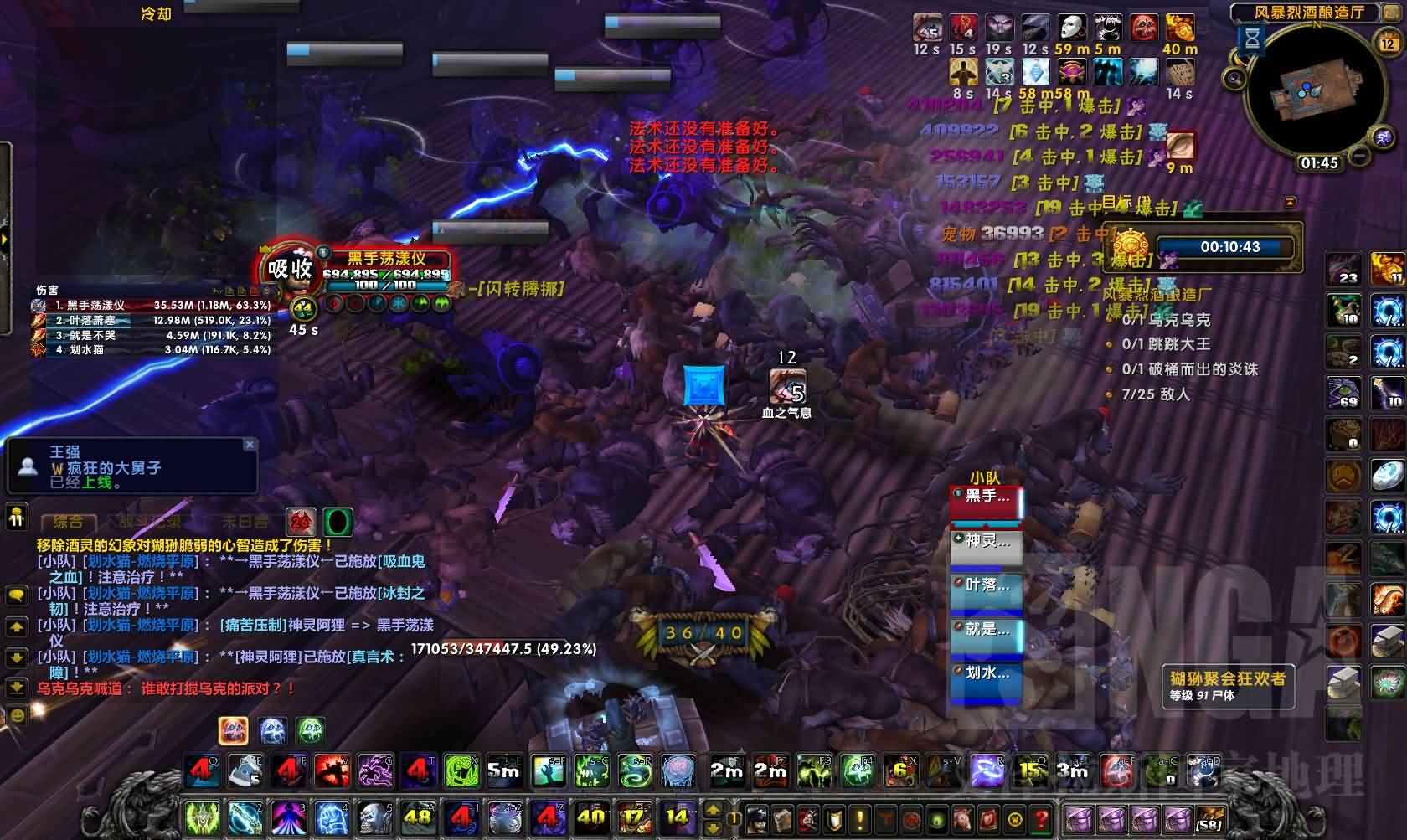
Task: Click the minimap
Action: [x=1306, y=96]
